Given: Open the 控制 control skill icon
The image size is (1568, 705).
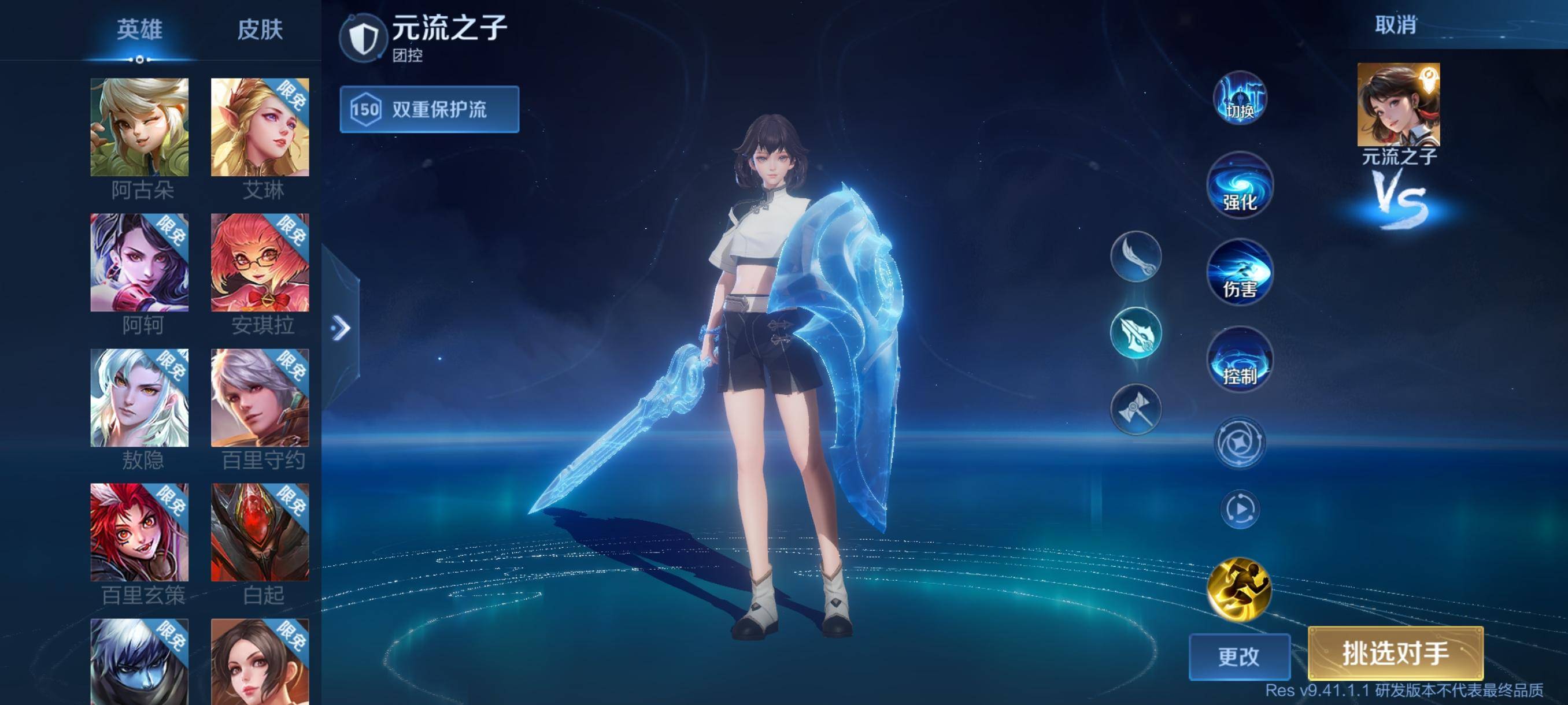Looking at the screenshot, I should pos(1239,359).
